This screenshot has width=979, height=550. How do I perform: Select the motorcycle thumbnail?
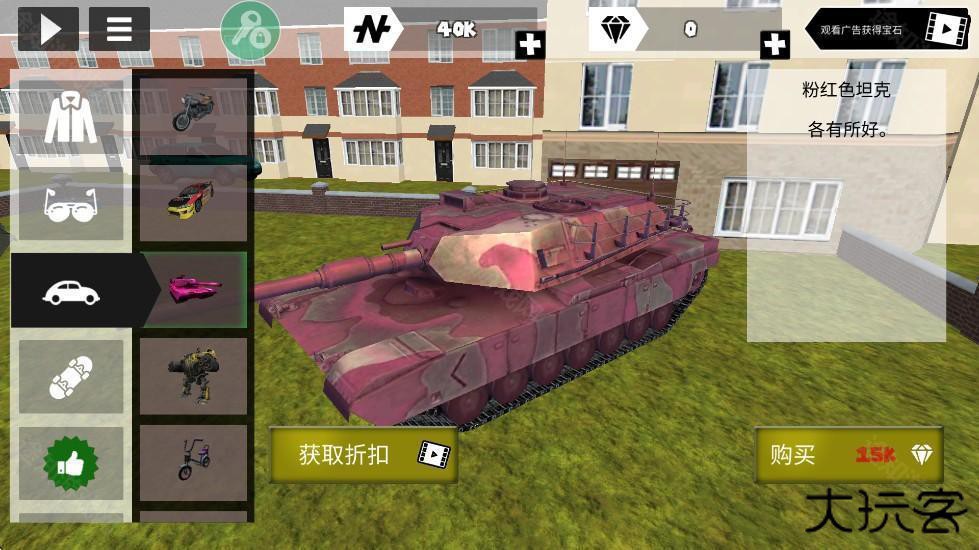tap(193, 111)
